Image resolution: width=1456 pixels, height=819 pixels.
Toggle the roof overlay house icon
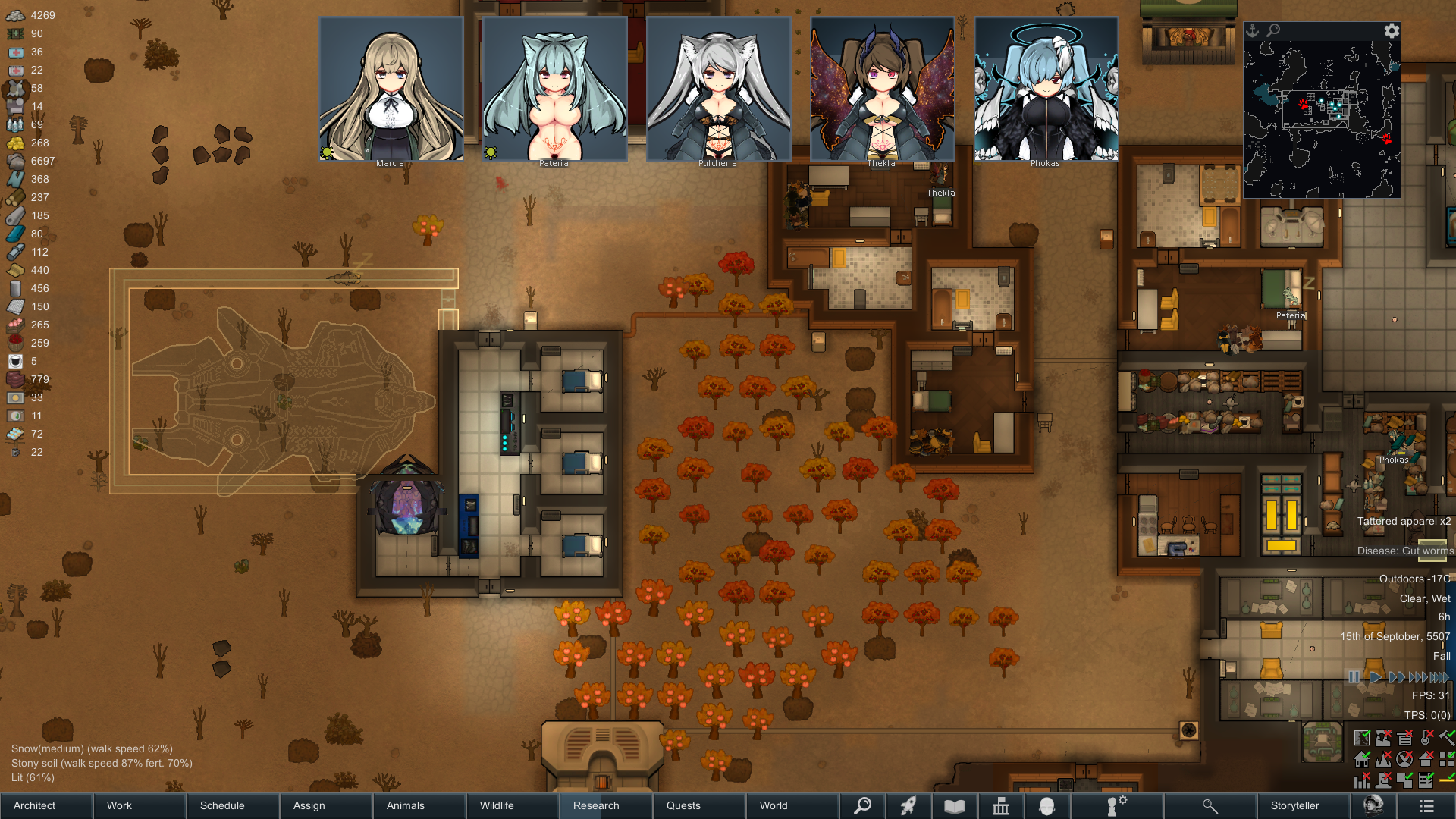(1426, 758)
